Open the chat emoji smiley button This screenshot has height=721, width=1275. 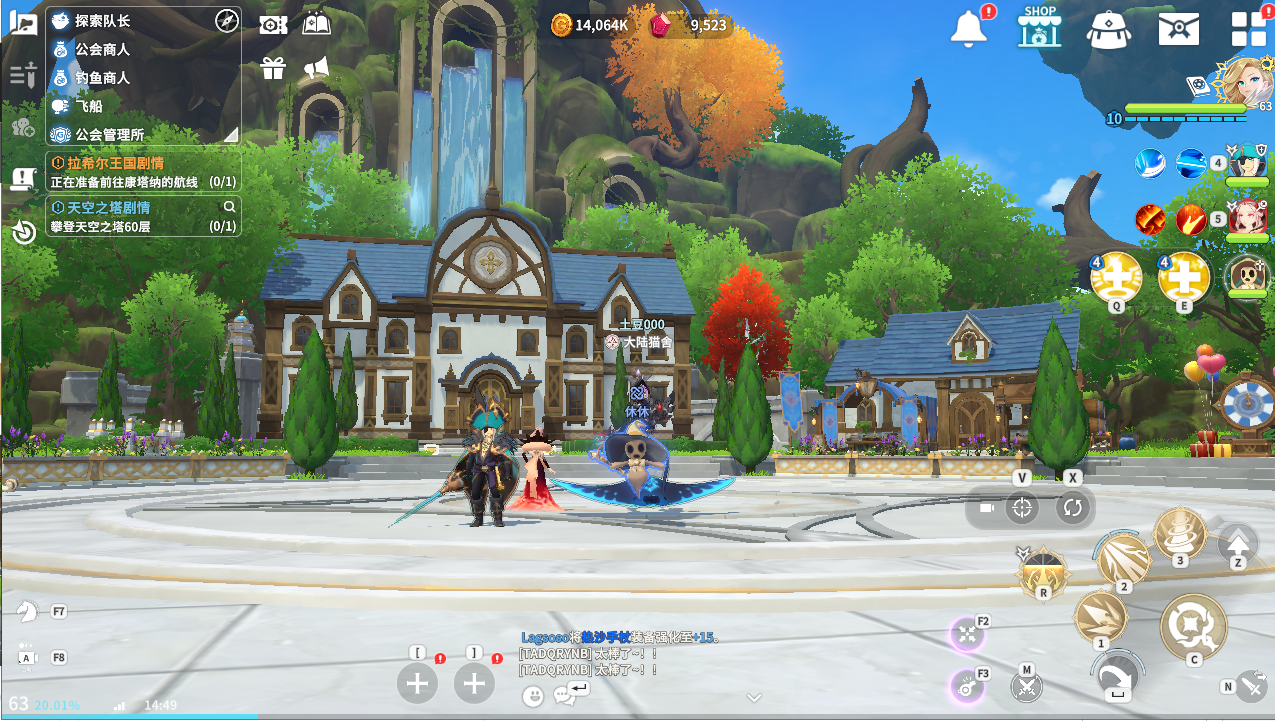tap(534, 694)
